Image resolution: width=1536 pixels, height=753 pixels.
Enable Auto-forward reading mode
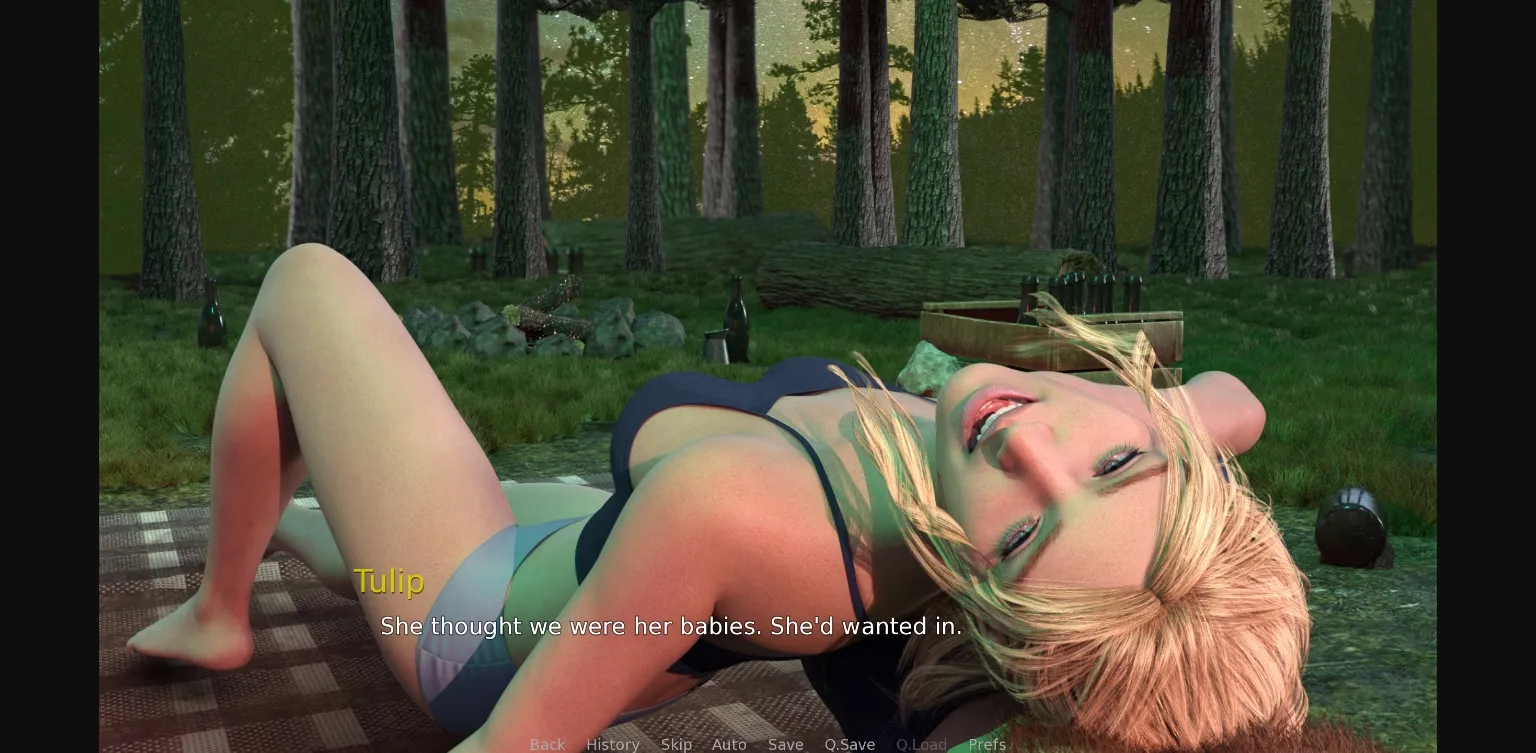pos(729,744)
